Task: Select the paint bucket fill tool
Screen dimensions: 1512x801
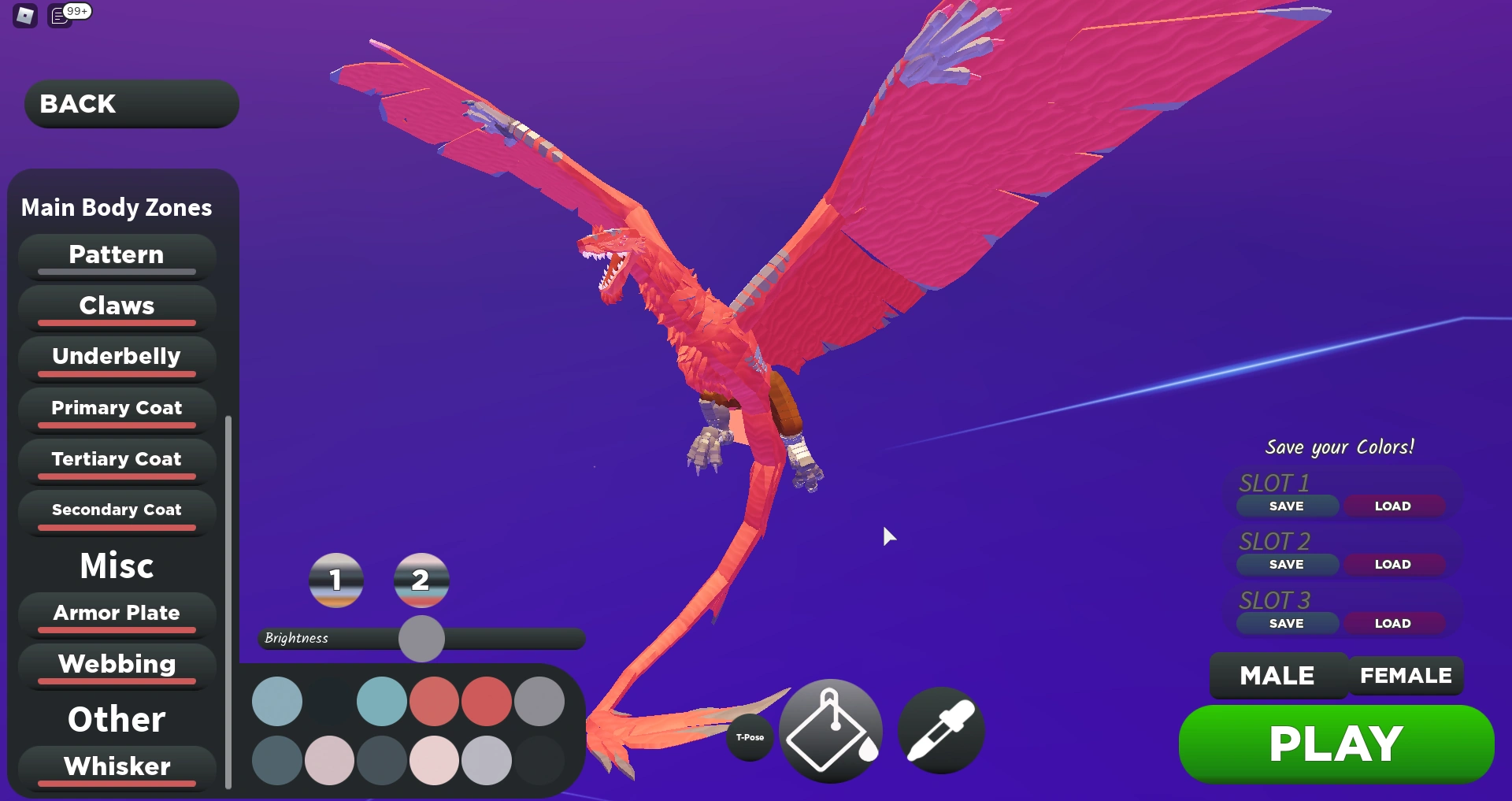Action: (829, 731)
